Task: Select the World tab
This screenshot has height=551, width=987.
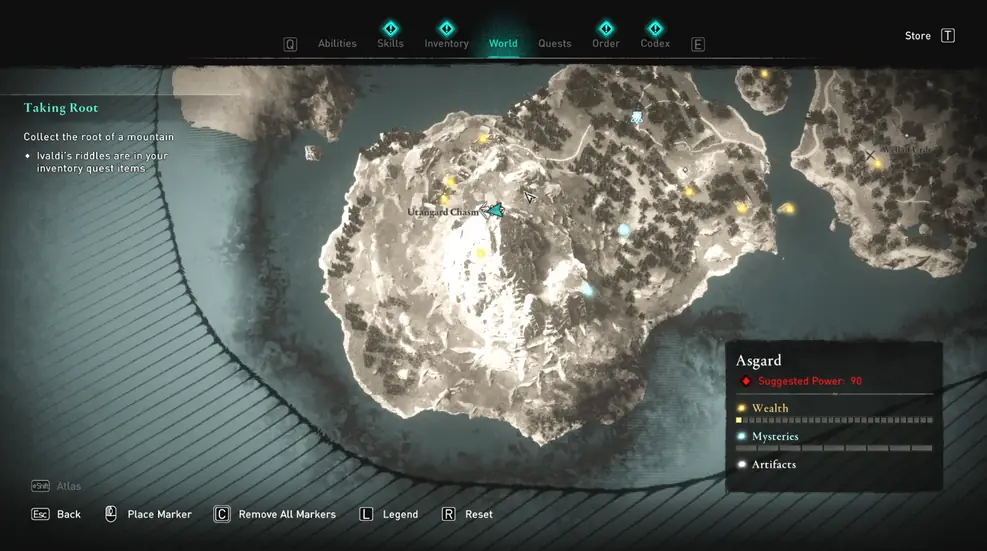Action: 503,43
